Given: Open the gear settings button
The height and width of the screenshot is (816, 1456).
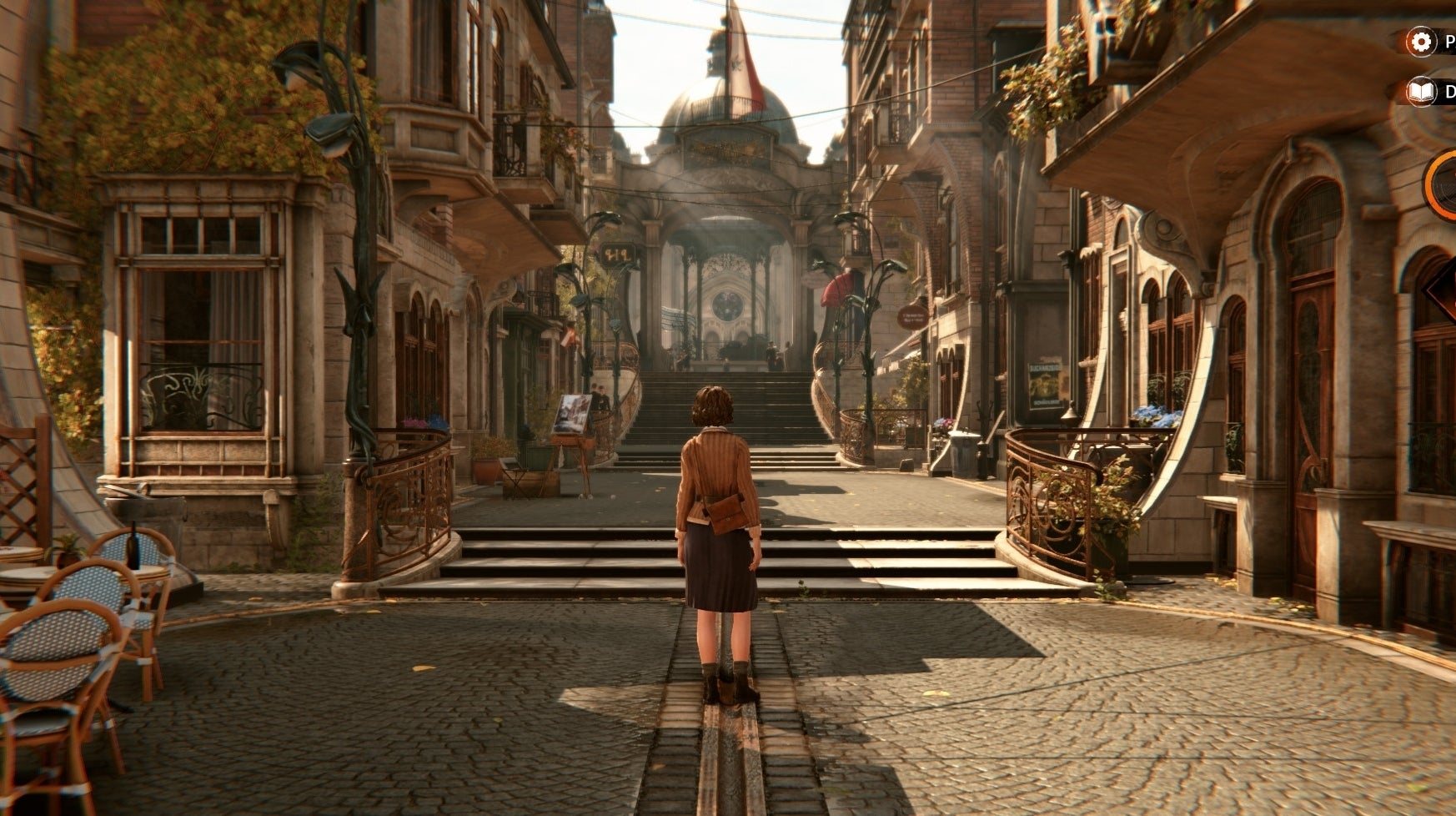Looking at the screenshot, I should coord(1421,42).
